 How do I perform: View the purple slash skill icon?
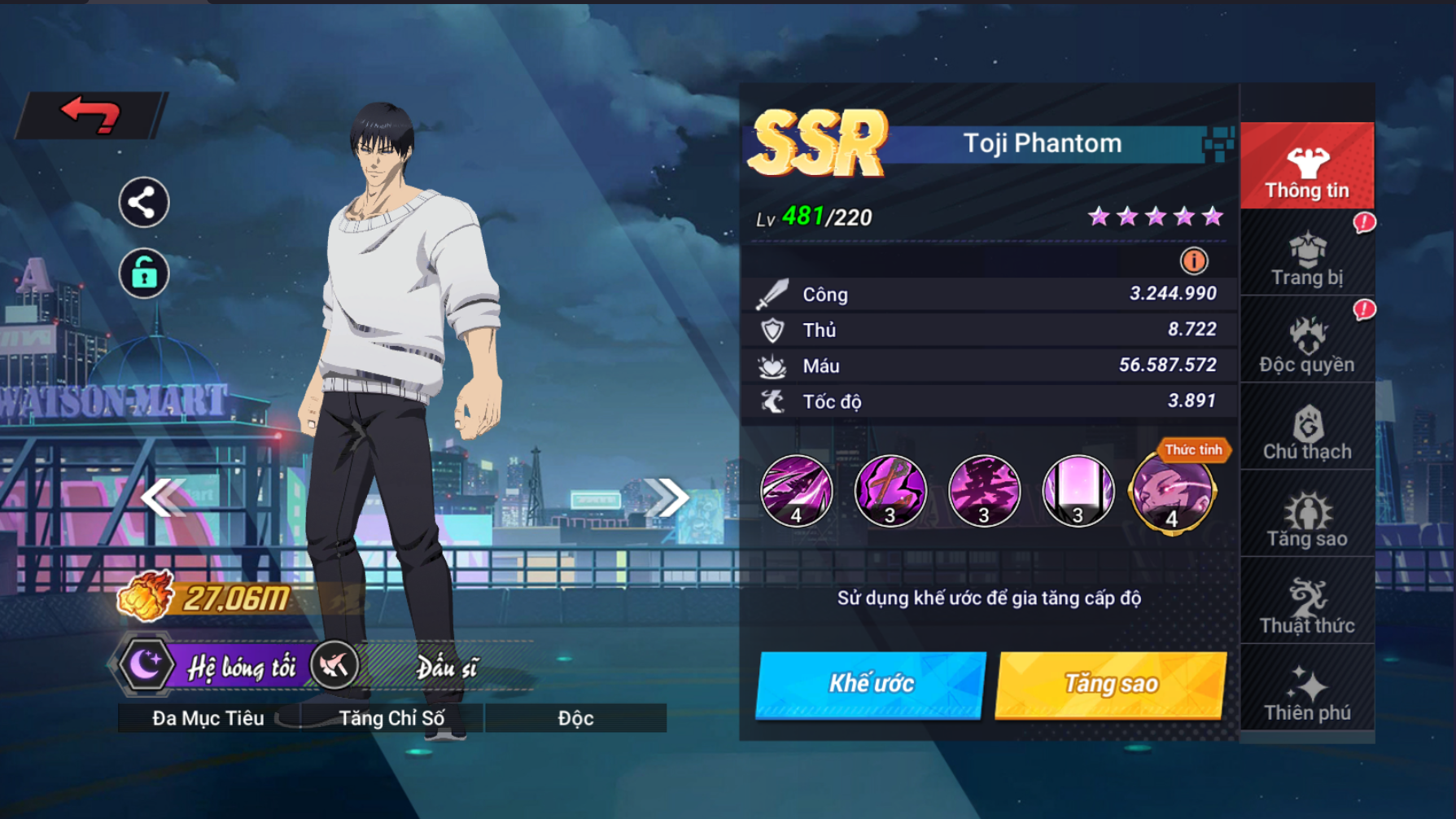pyautogui.click(x=797, y=491)
